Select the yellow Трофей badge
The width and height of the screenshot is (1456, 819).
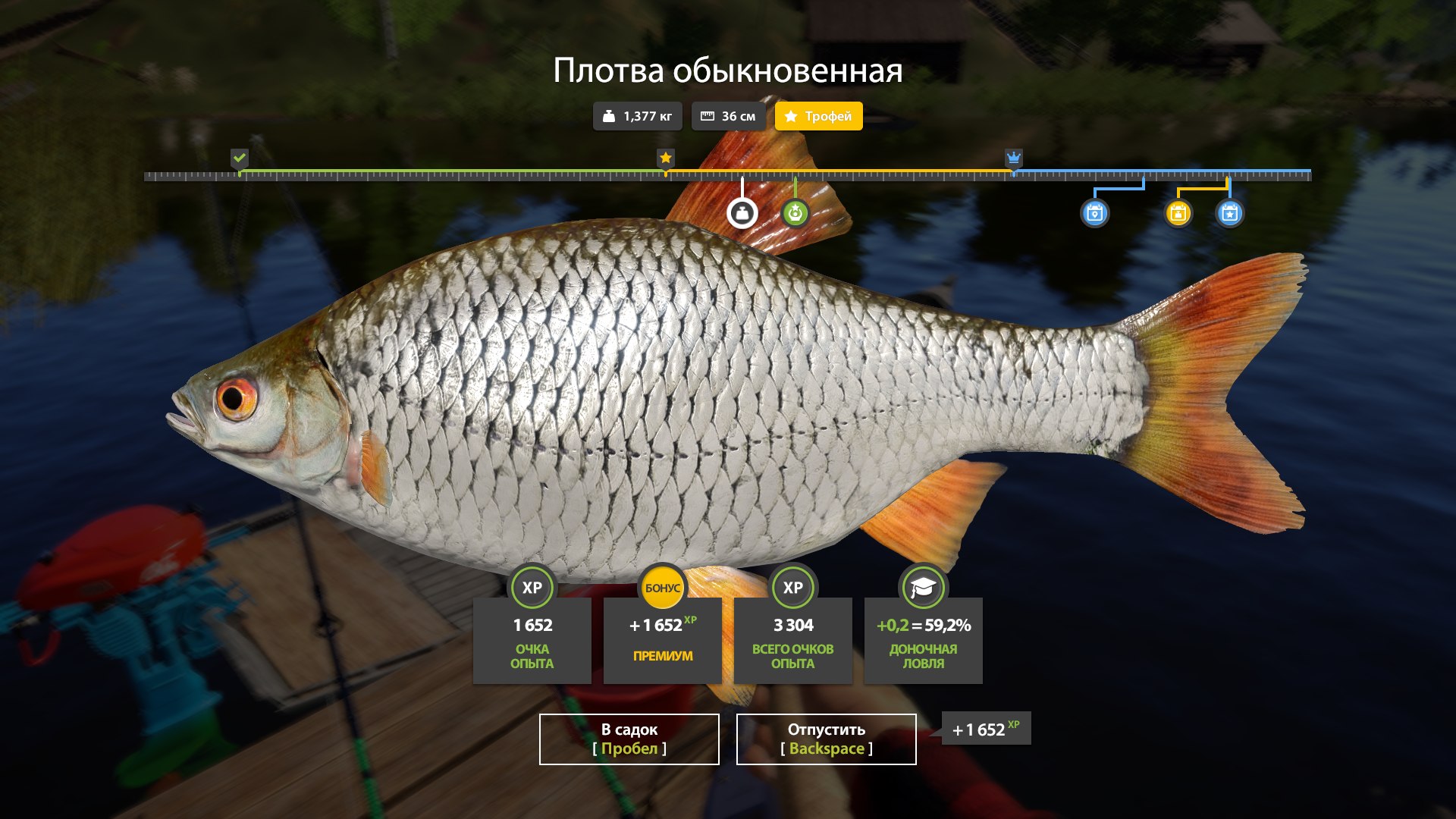(818, 116)
